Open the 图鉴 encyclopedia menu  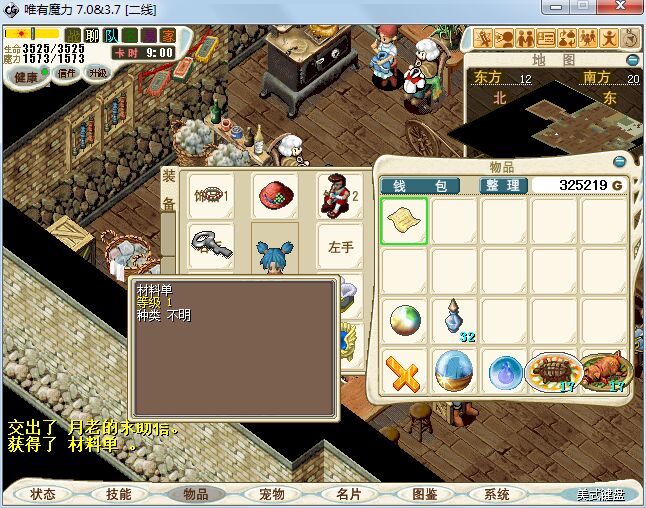424,494
